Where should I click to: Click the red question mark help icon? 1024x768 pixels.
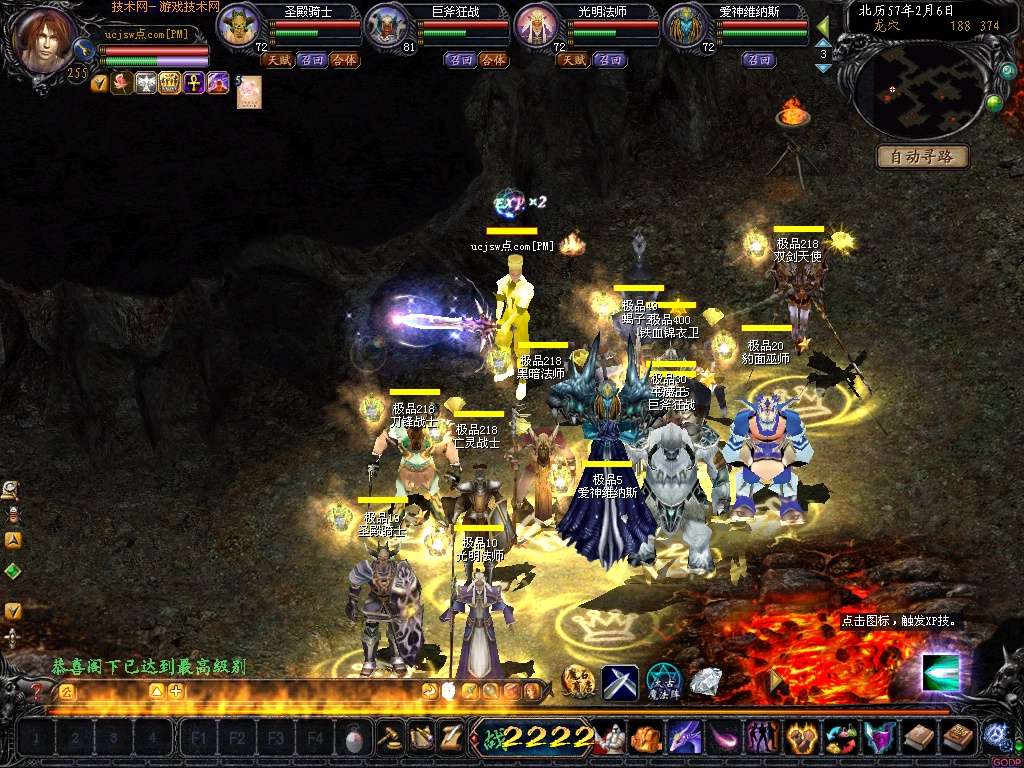[x=37, y=690]
